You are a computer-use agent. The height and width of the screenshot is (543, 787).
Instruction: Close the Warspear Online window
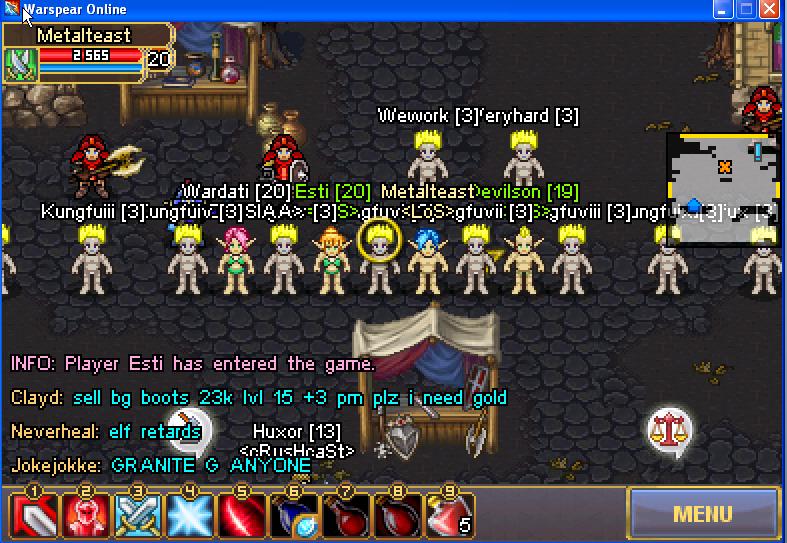click(769, 9)
